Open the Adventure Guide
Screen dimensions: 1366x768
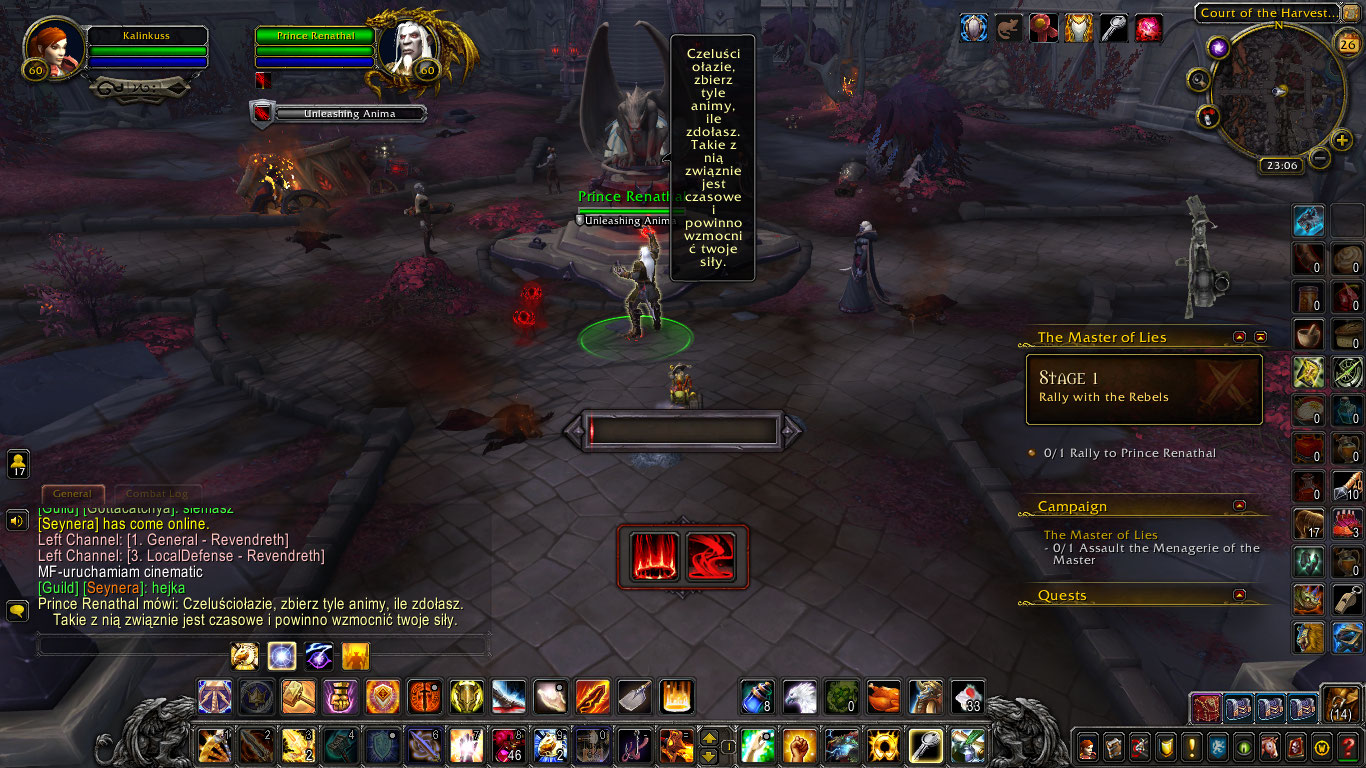(x=1293, y=747)
